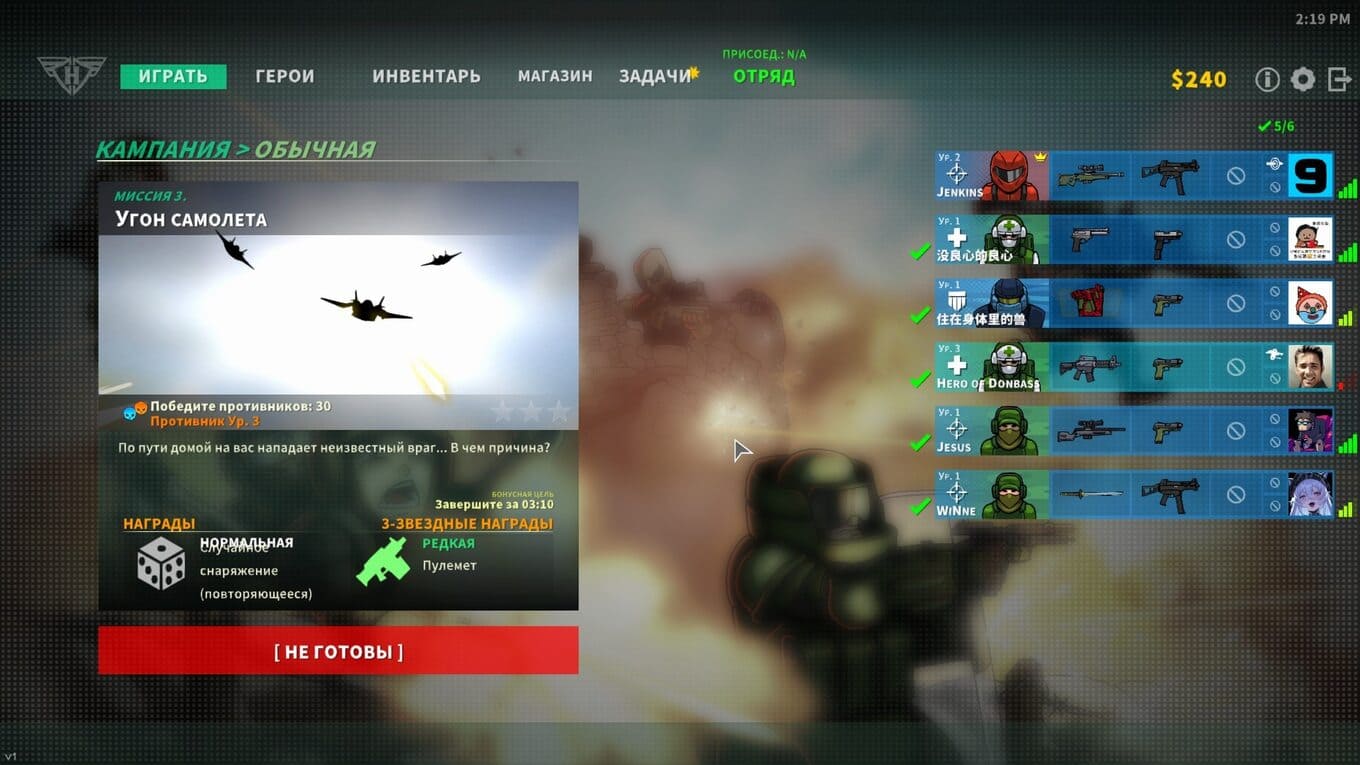Open settings via the gear icon
This screenshot has height=765, width=1360.
(x=1302, y=80)
